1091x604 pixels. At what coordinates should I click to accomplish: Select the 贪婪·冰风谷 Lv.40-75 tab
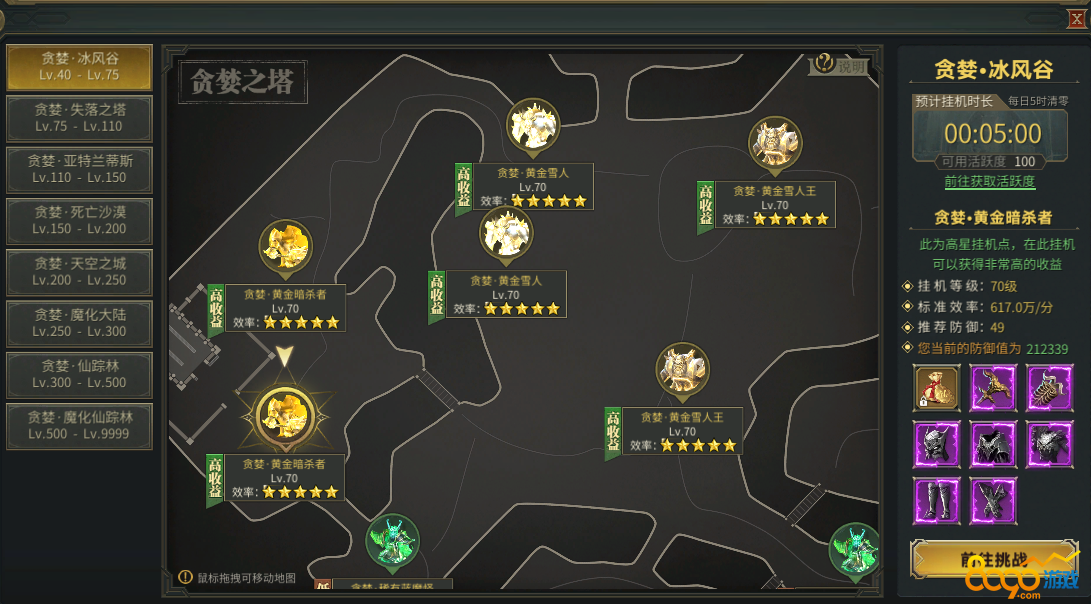(80, 66)
